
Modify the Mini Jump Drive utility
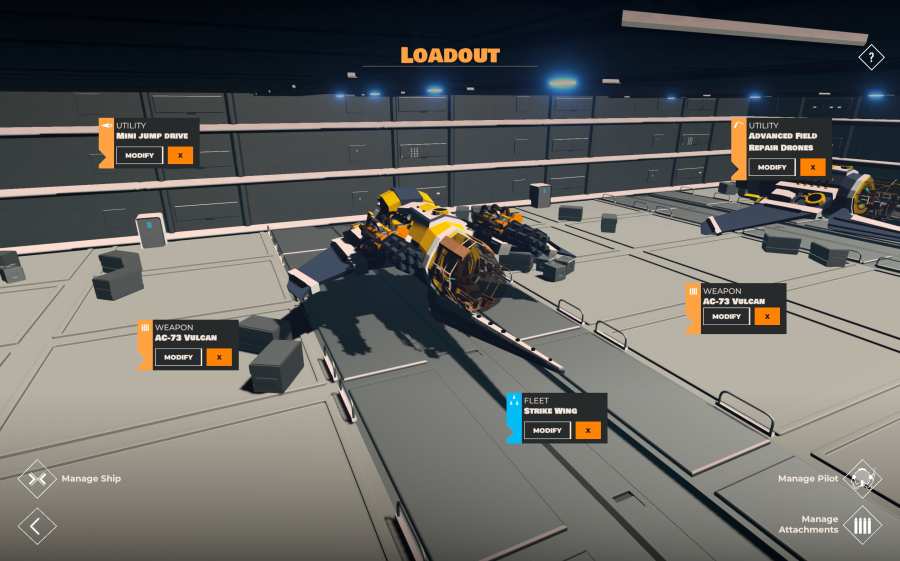(138, 155)
